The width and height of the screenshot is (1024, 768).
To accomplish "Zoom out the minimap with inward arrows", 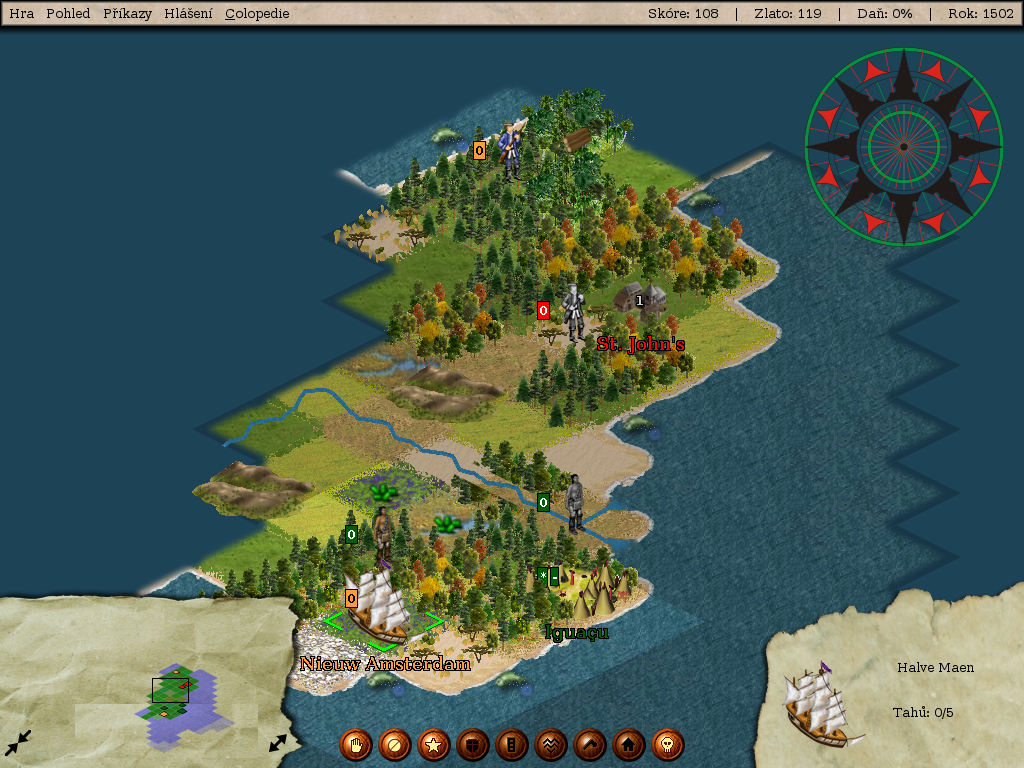I will click(18, 742).
